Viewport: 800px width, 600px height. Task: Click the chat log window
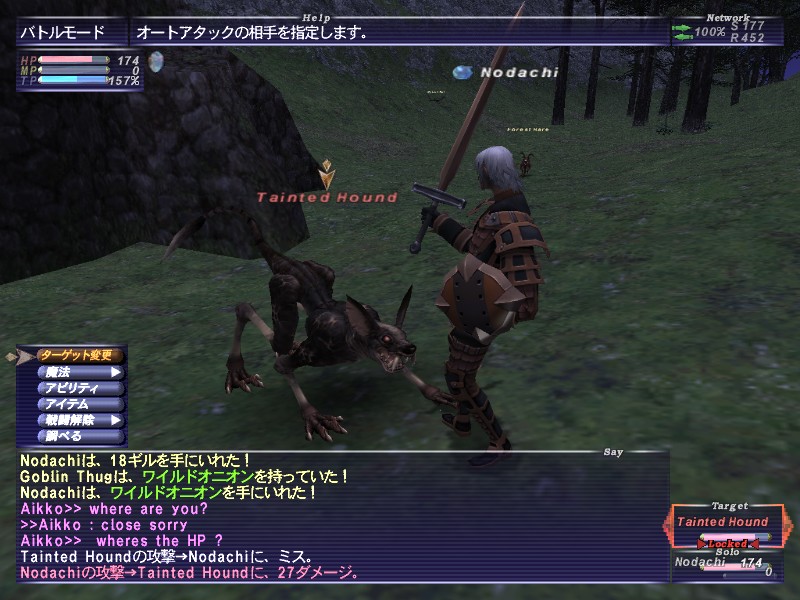340,516
